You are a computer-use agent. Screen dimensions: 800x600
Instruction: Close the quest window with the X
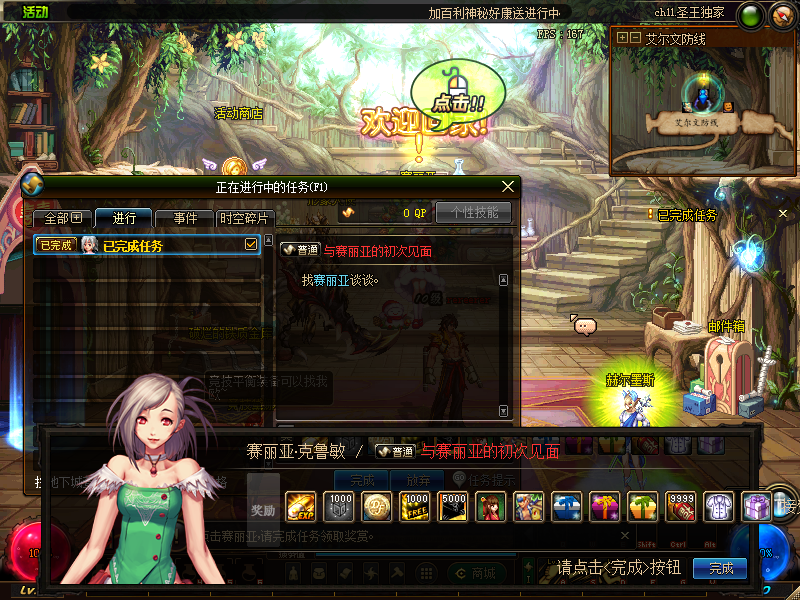pos(508,186)
